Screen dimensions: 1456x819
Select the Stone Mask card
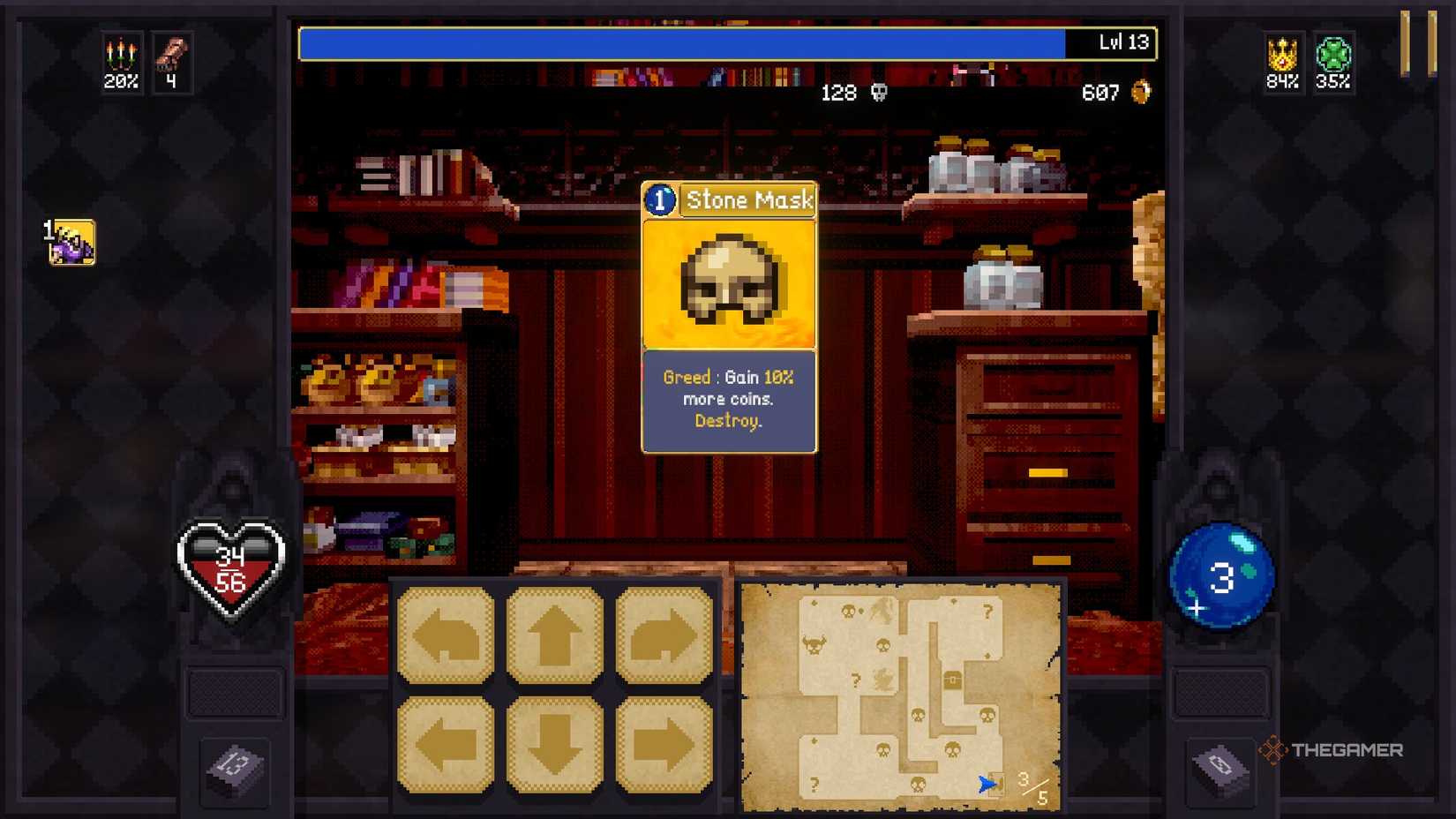coord(728,282)
